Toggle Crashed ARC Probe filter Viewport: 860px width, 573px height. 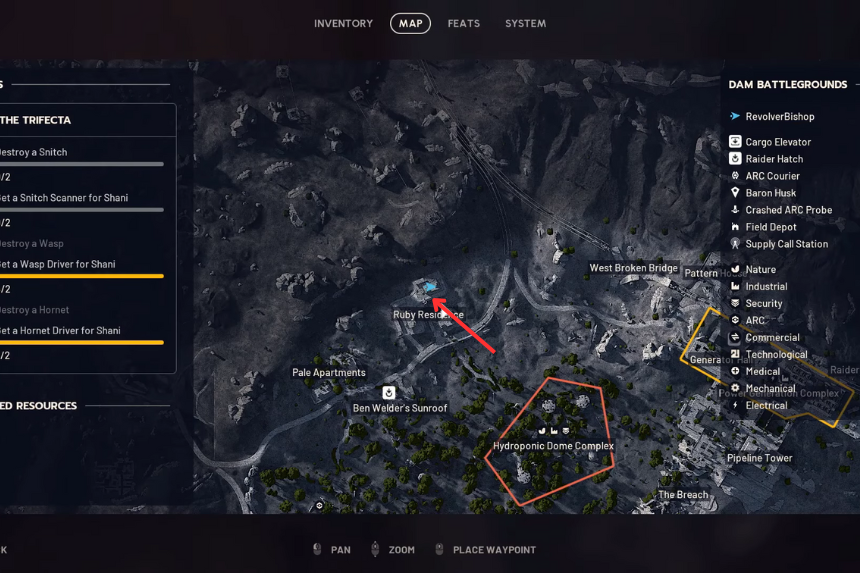[x=788, y=210]
